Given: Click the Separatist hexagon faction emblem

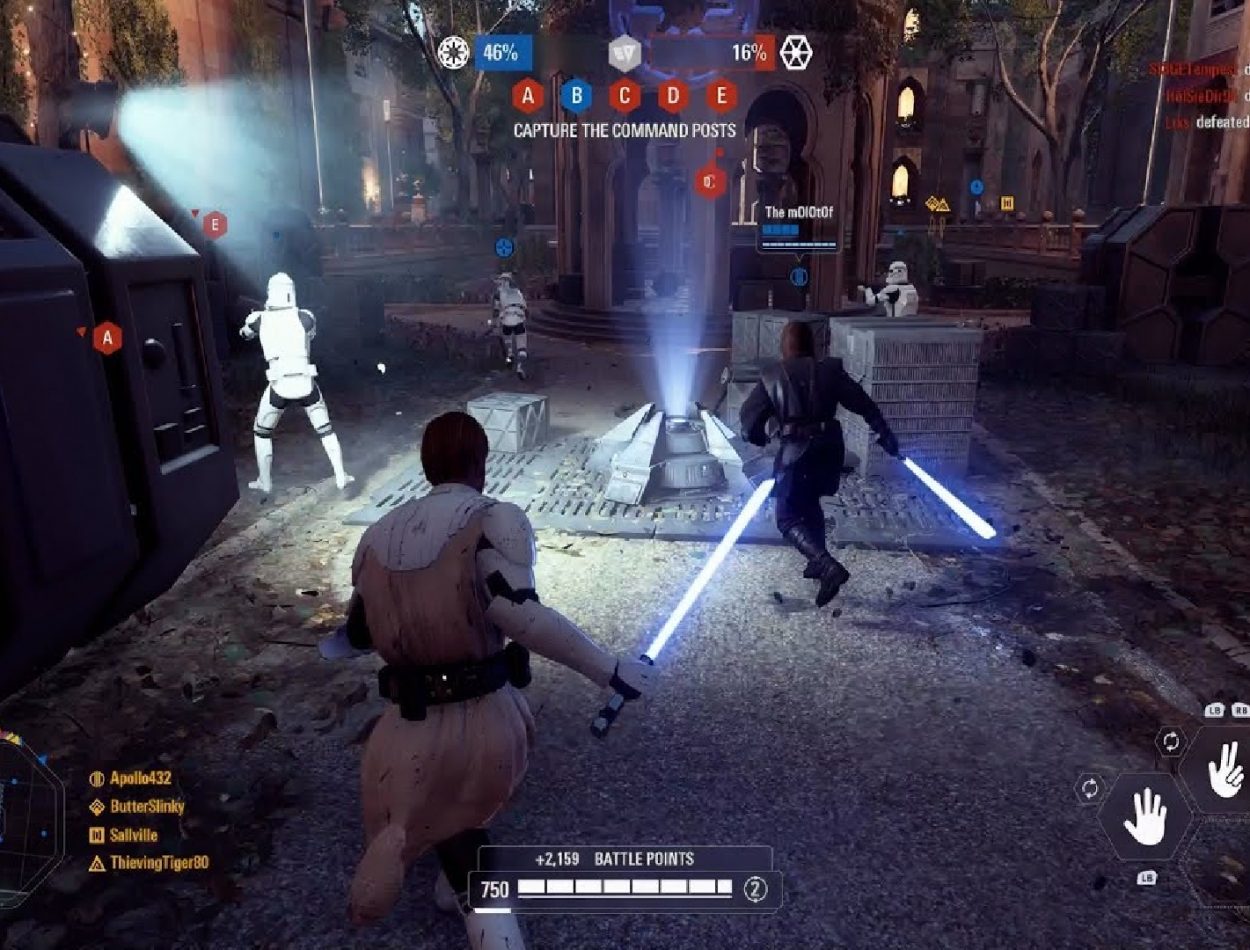Looking at the screenshot, I should [796, 52].
